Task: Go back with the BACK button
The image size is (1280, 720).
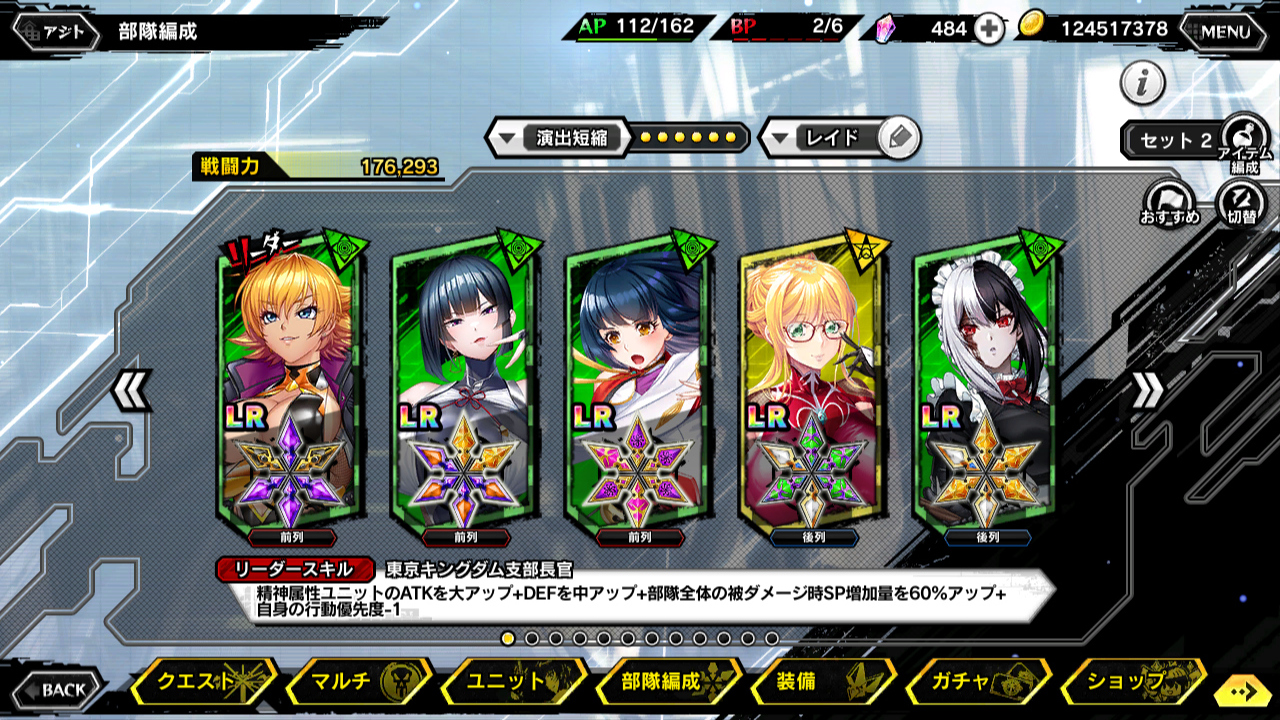Action: 58,689
